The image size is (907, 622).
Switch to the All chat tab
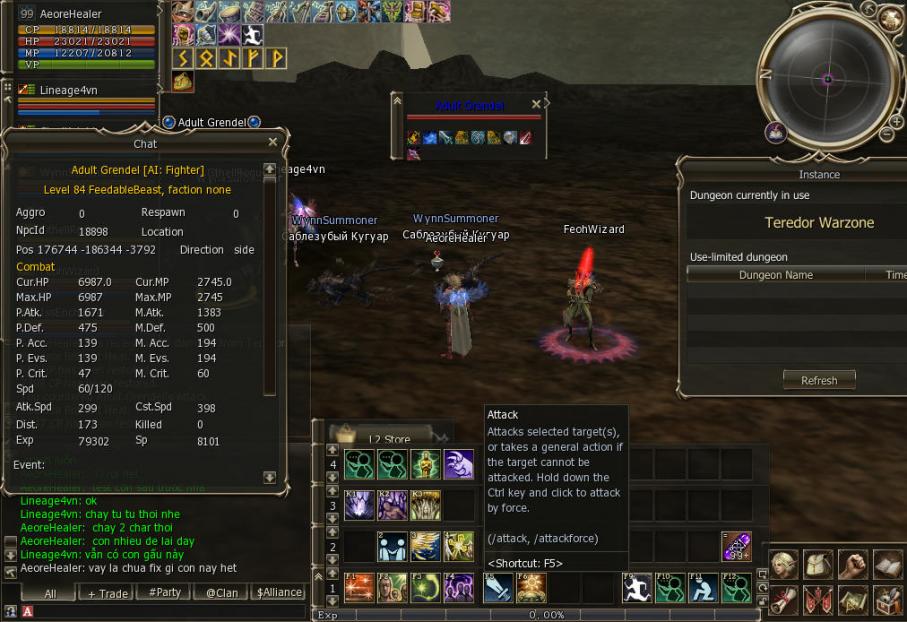pos(50,593)
